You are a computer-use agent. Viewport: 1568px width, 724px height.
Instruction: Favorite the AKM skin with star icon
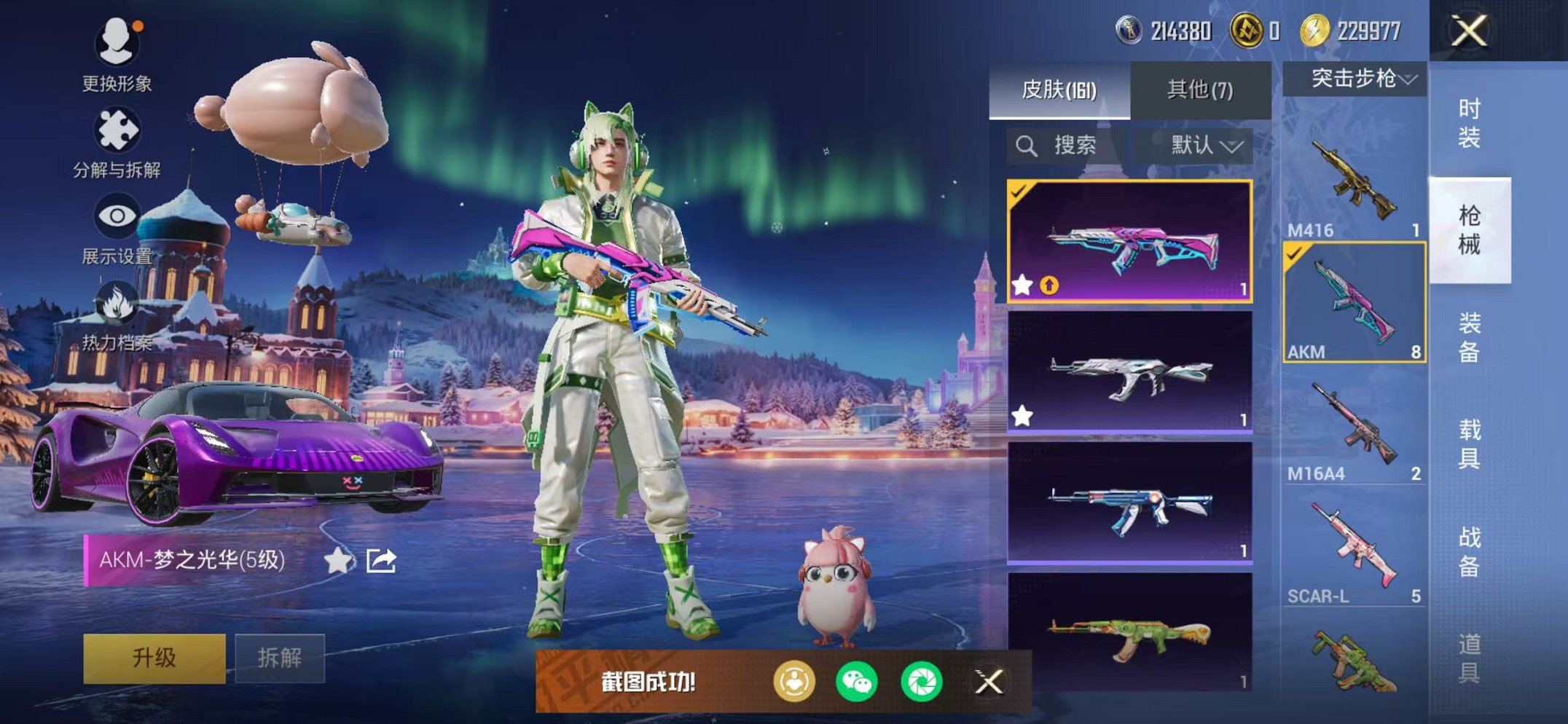click(337, 560)
